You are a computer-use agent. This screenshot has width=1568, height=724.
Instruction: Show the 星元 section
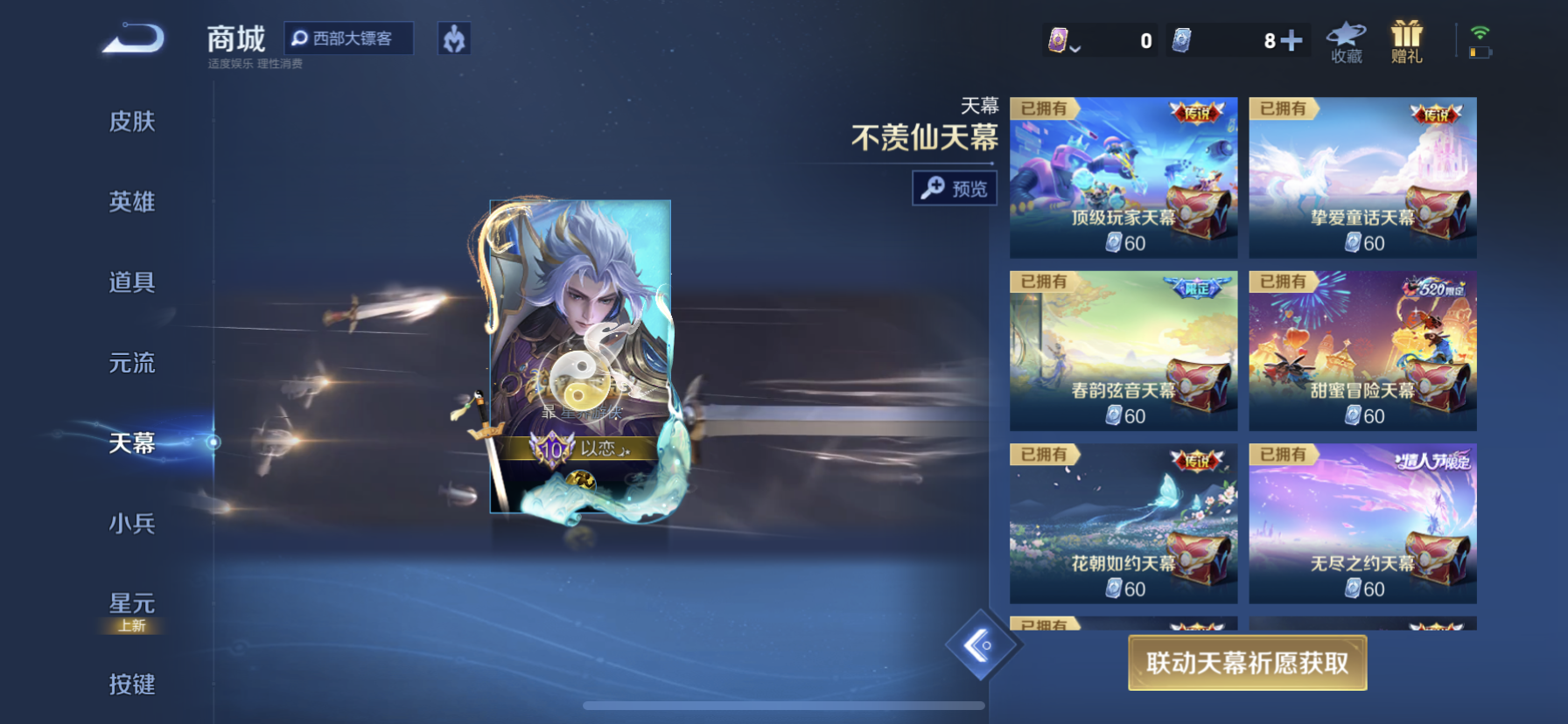point(132,605)
